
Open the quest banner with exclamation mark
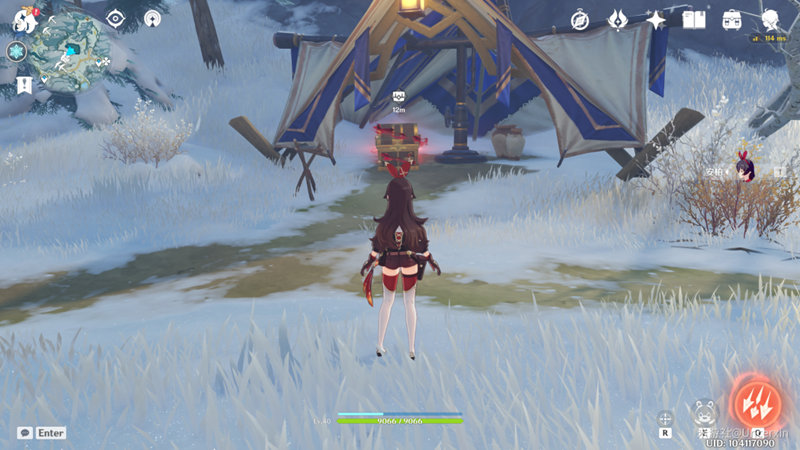pos(24,85)
